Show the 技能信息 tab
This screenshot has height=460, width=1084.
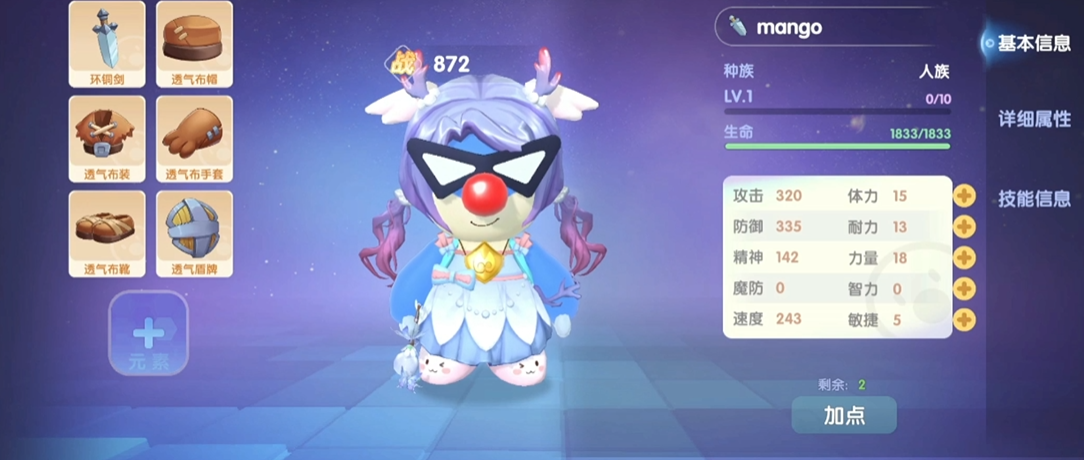pyautogui.click(x=1034, y=198)
